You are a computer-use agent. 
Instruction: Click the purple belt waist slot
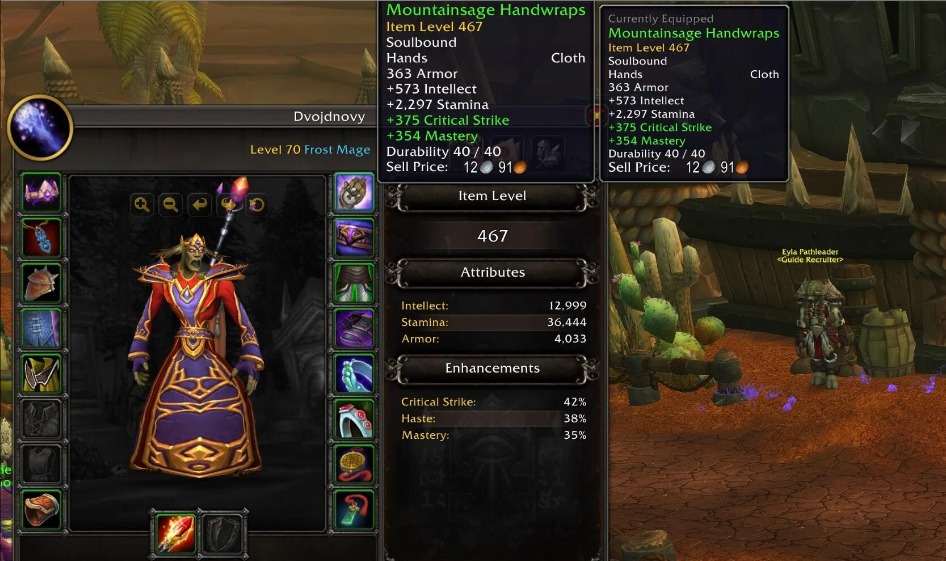tap(353, 237)
